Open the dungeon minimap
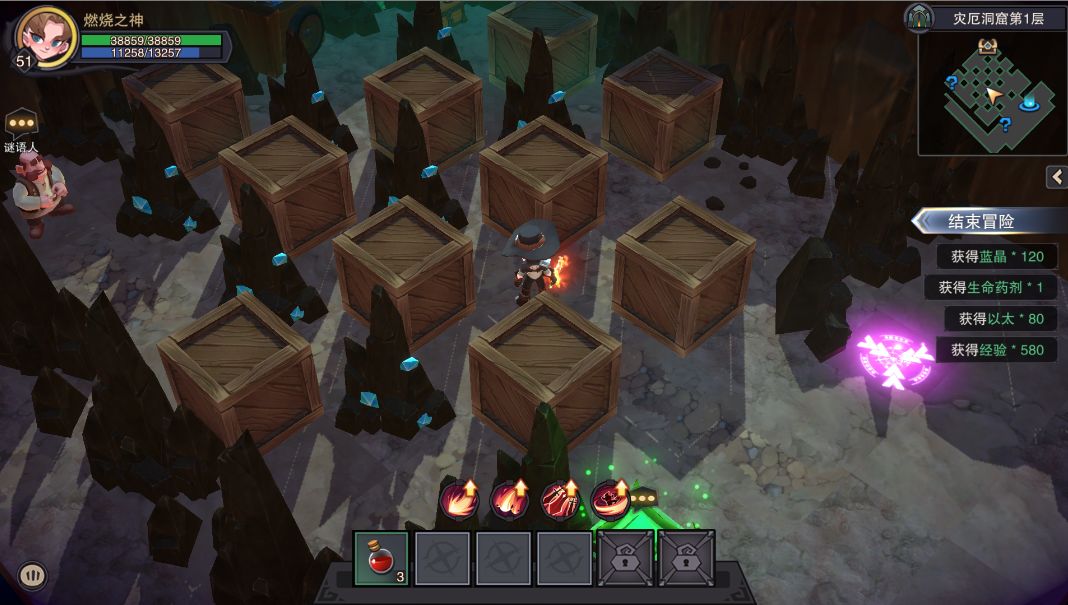Image resolution: width=1068 pixels, height=605 pixels. click(991, 93)
